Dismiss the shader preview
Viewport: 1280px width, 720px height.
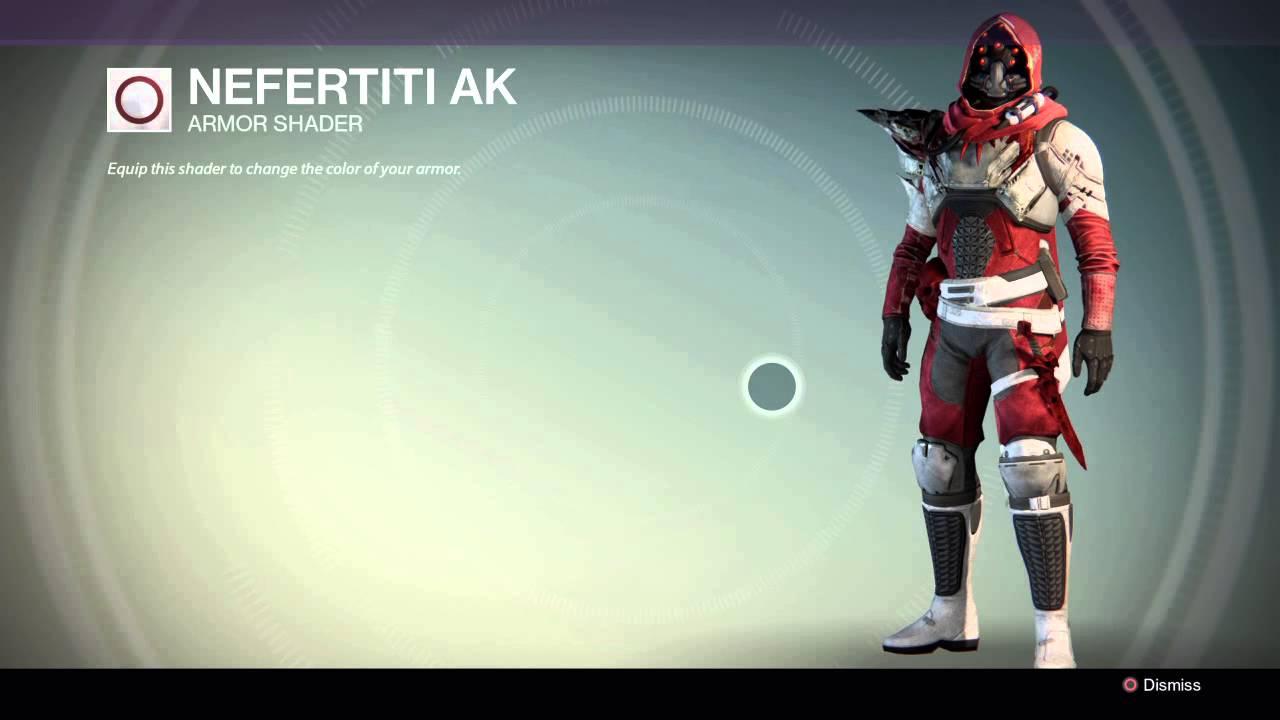(1160, 686)
